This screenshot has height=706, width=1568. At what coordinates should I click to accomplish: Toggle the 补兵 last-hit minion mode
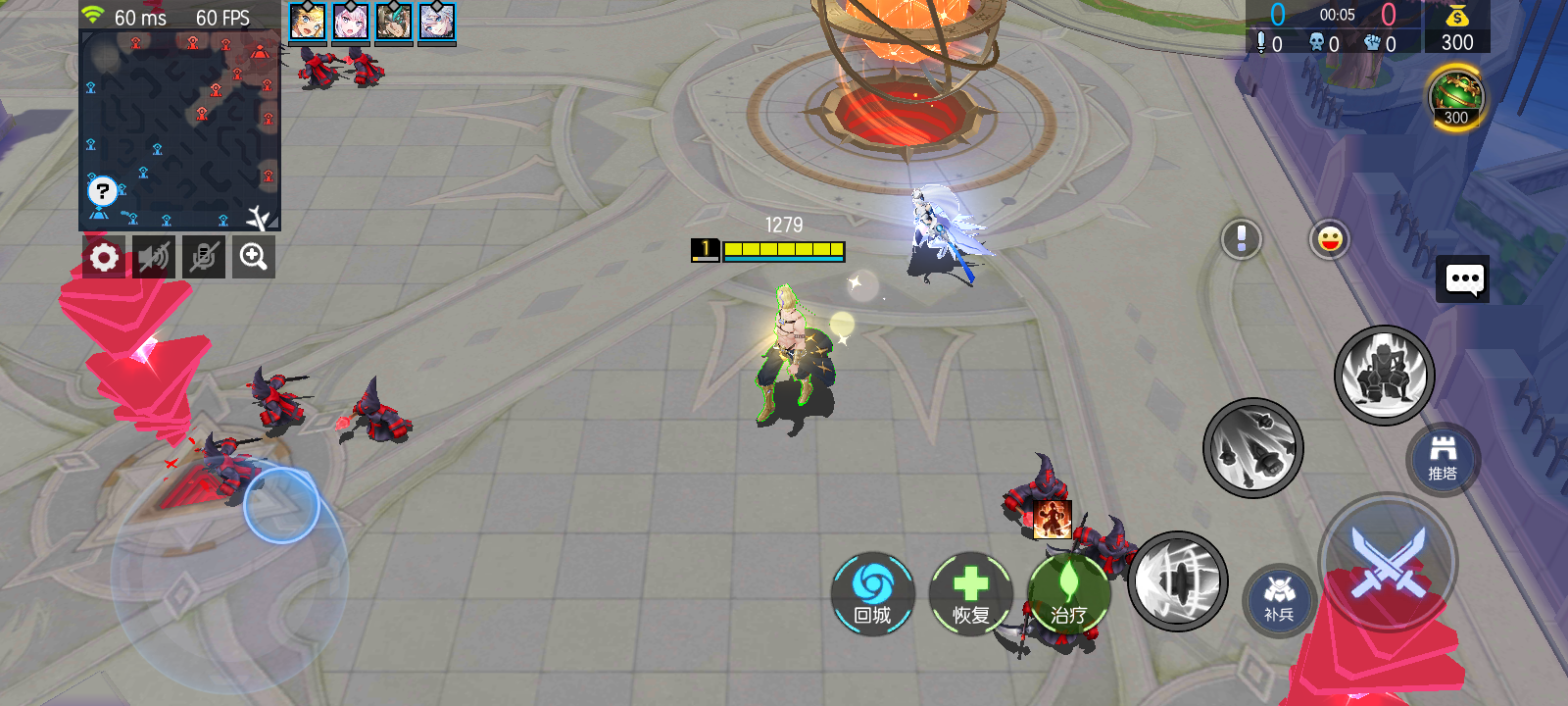coord(1280,596)
